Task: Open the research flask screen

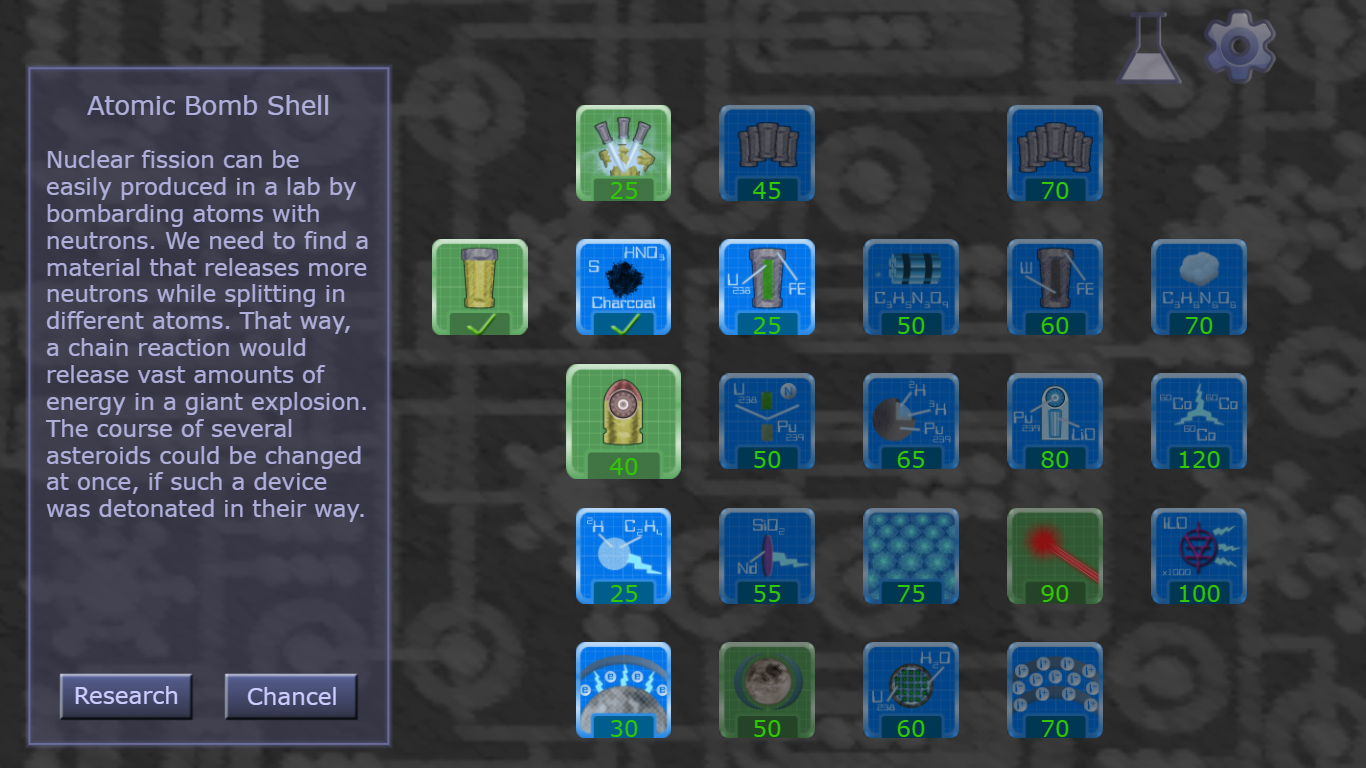Action: [1150, 44]
